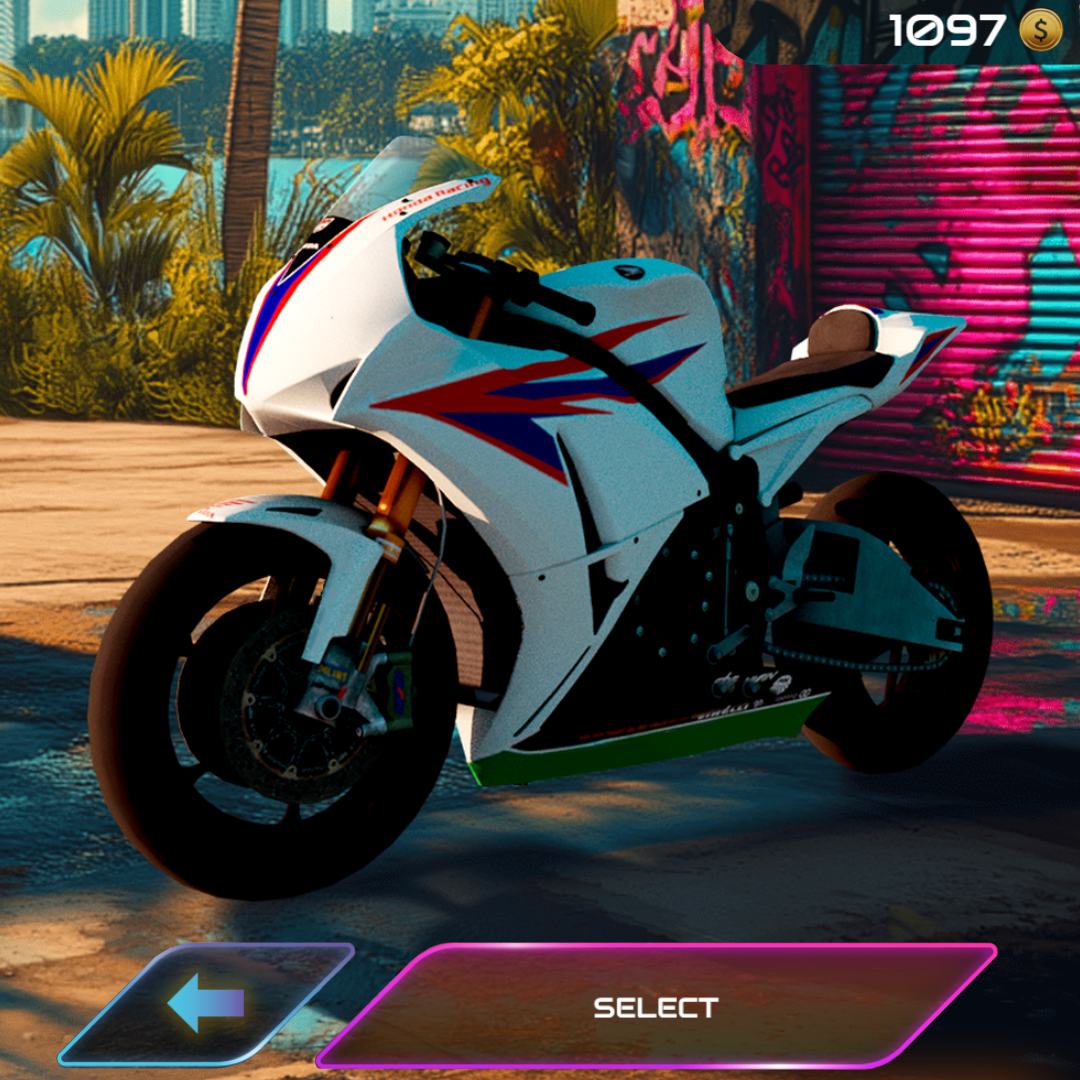Select this white racing motorcycle

[x=656, y=1006]
